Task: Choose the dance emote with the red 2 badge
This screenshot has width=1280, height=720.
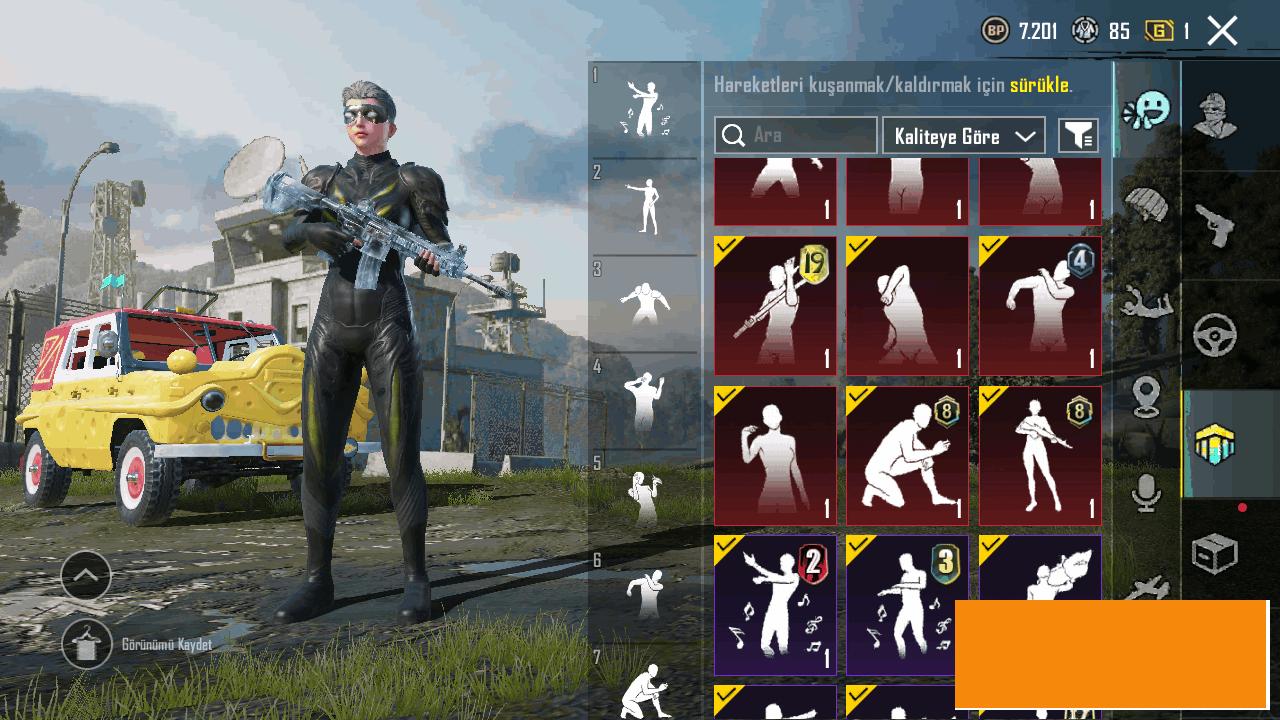Action: point(775,605)
